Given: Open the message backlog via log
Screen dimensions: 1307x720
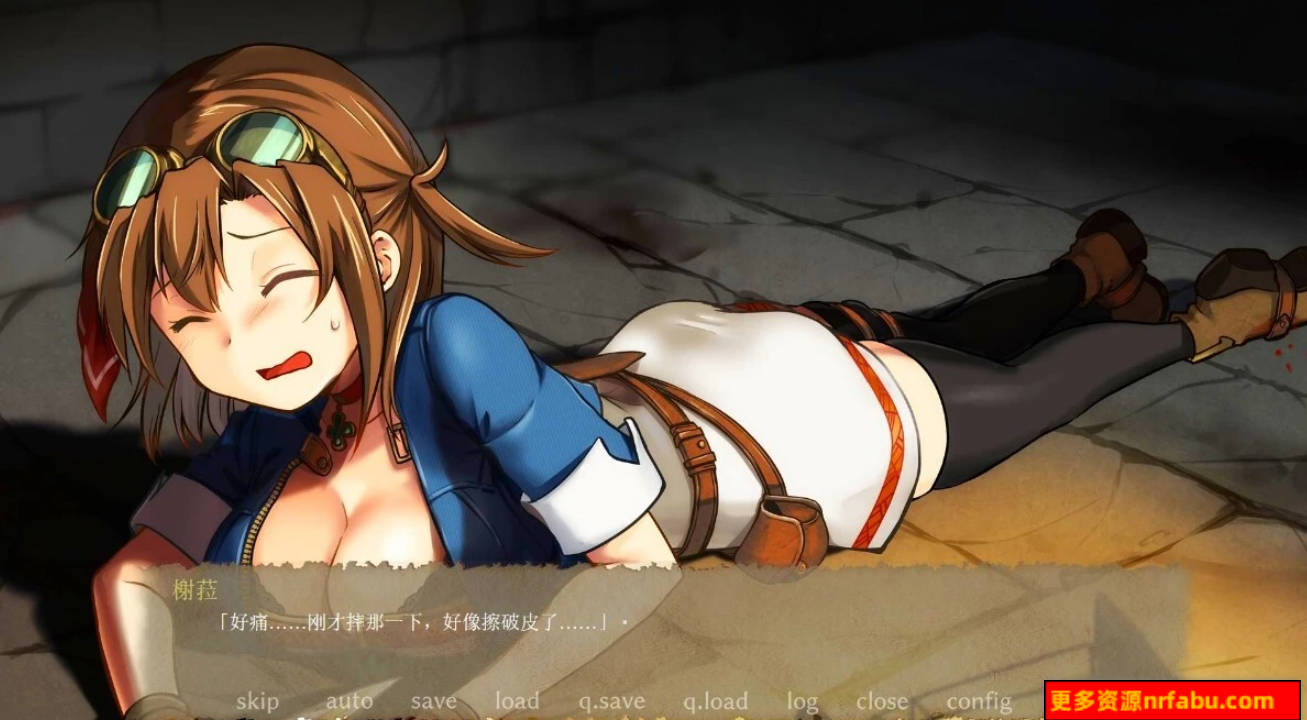Looking at the screenshot, I should (x=802, y=701).
